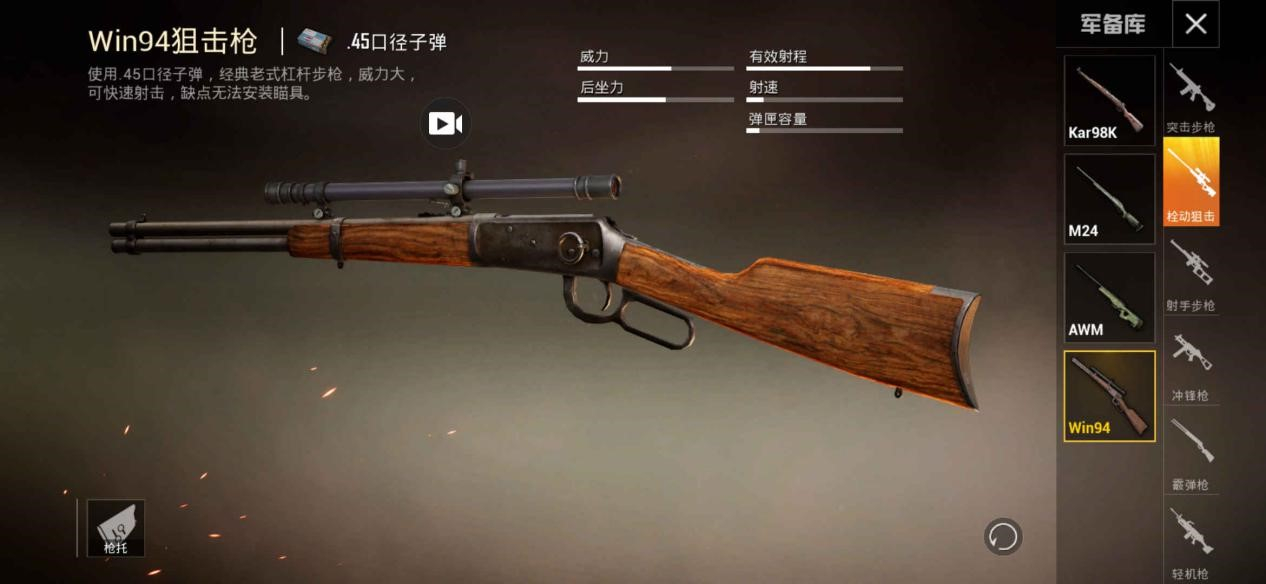The image size is (1266, 584).
Task: Close the armory screen with the X
Action: (x=1195, y=24)
